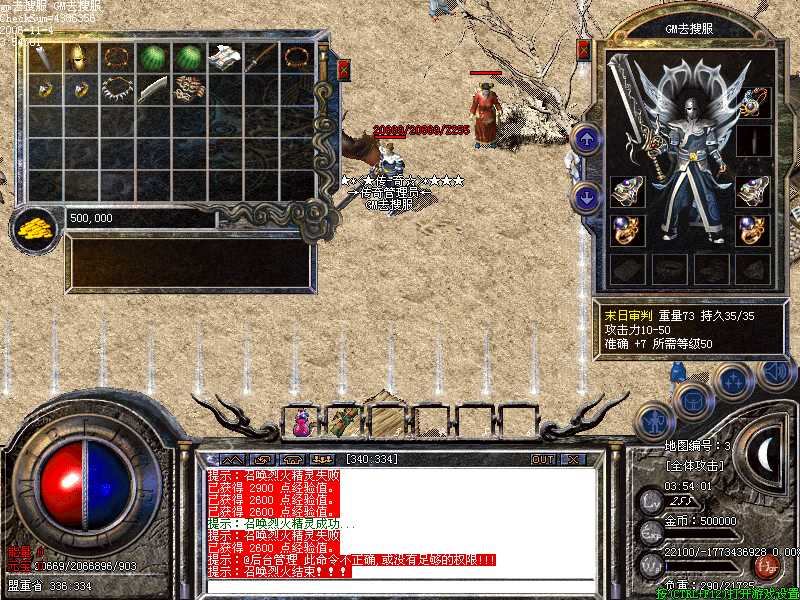Select the equipped necklace slot top right

(754, 101)
